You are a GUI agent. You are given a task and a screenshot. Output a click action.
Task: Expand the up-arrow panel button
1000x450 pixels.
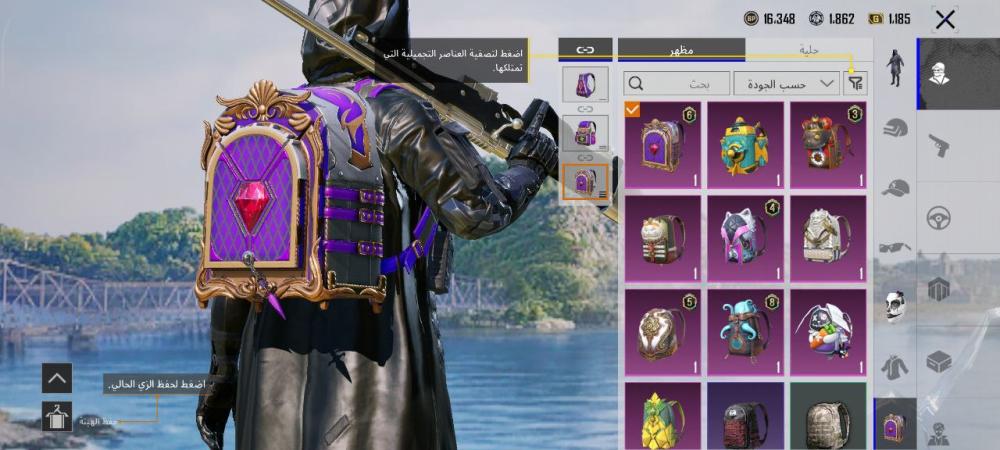coord(57,378)
